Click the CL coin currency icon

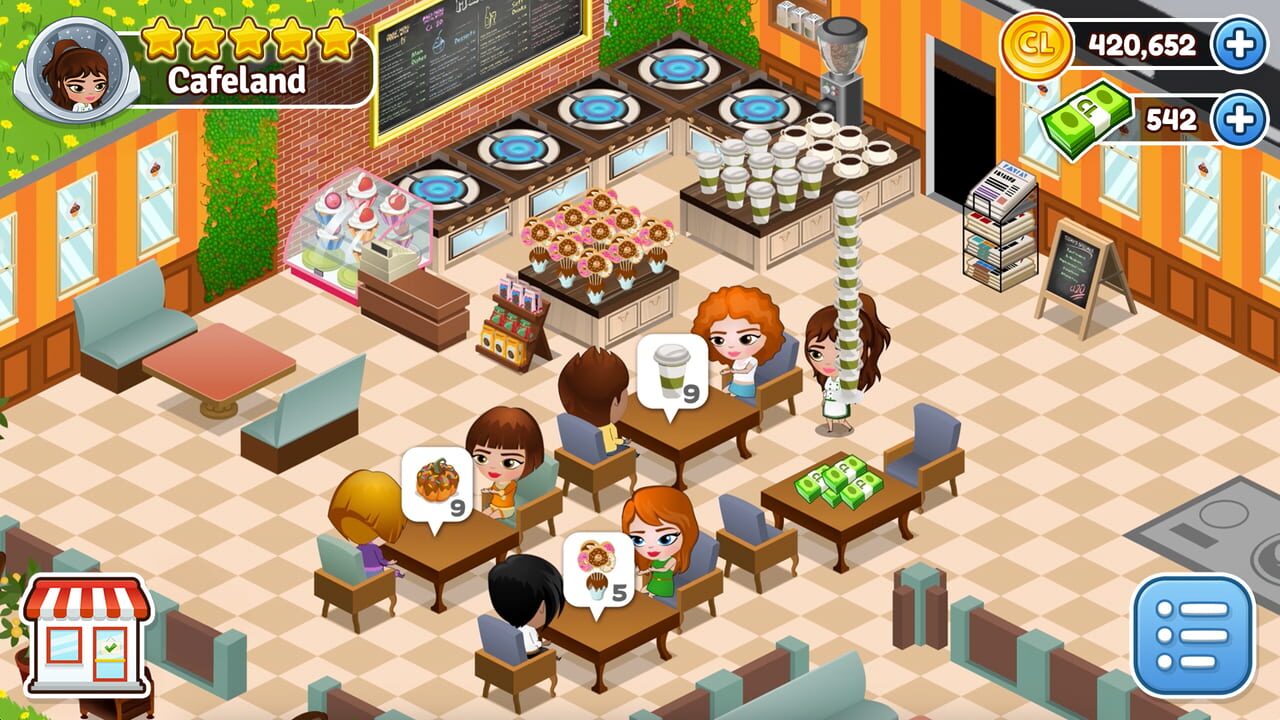coord(1038,44)
